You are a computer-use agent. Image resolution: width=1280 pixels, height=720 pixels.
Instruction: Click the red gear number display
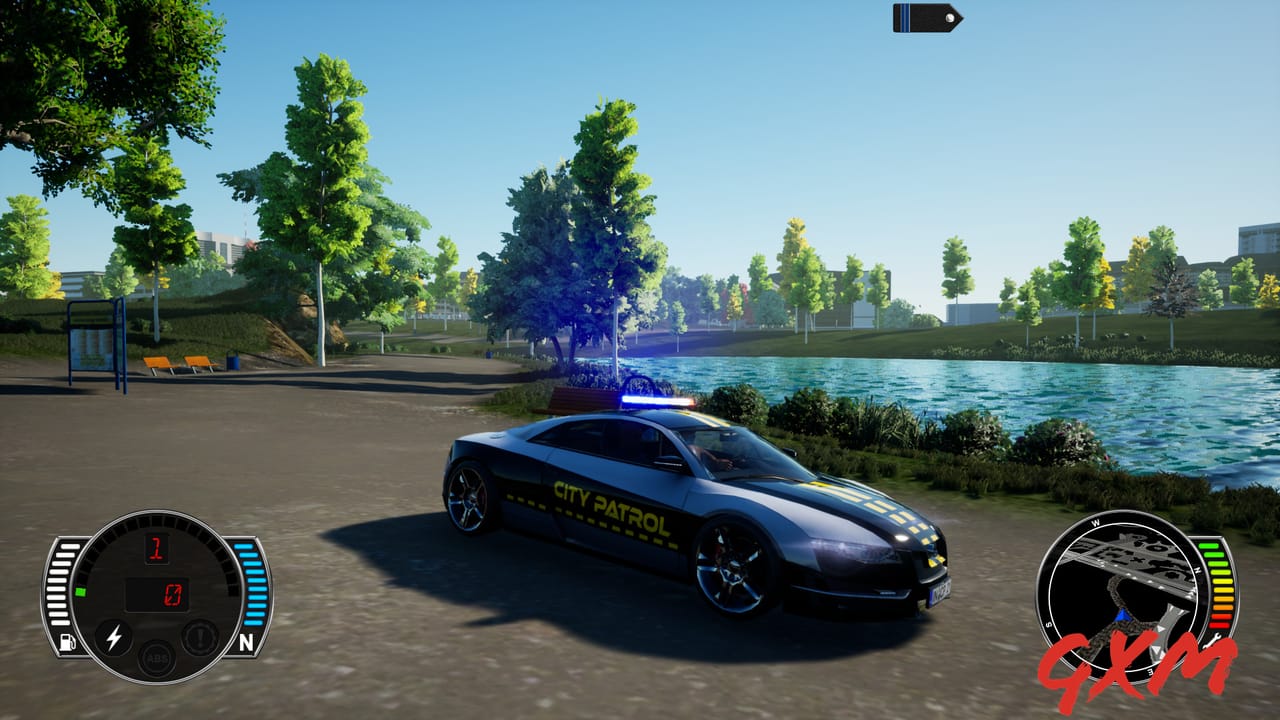(156, 550)
